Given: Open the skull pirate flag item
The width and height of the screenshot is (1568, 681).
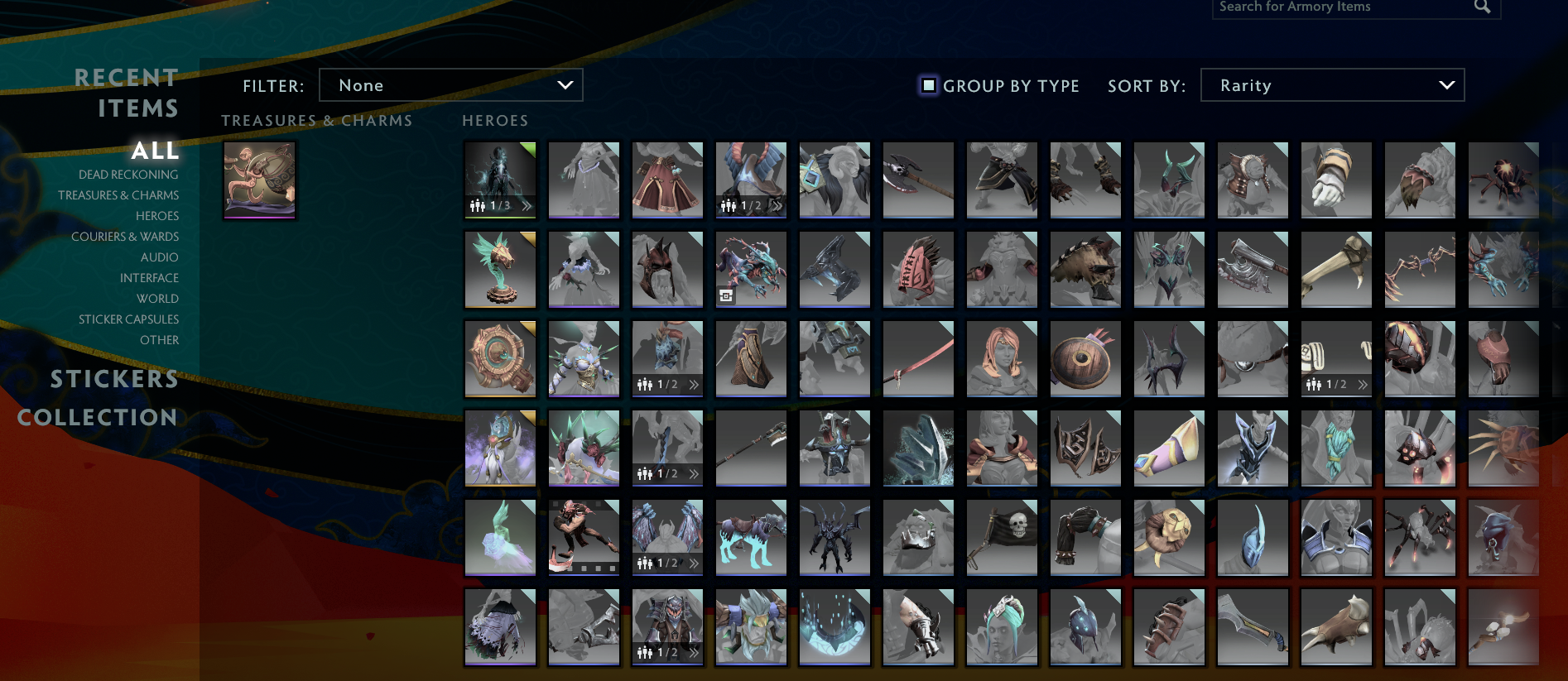Looking at the screenshot, I should pos(1002,537).
